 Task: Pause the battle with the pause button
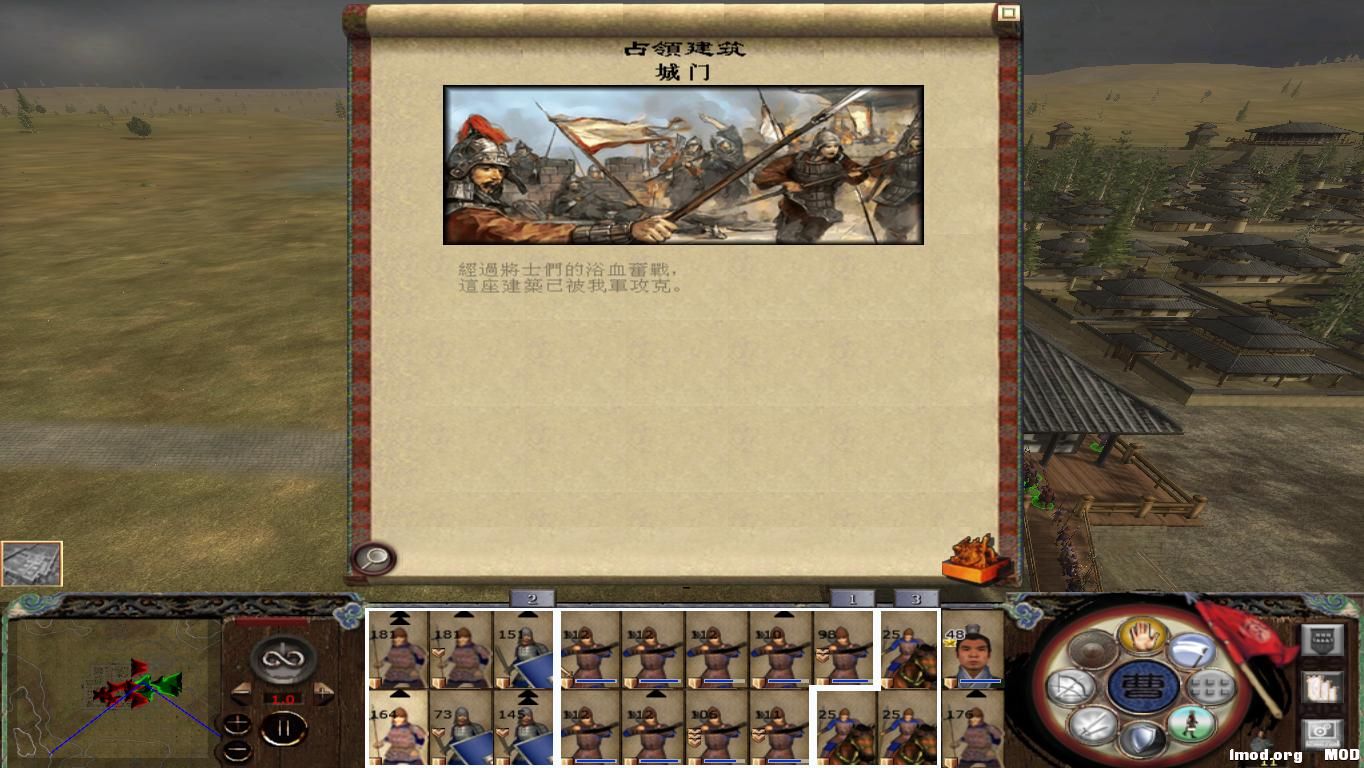pyautogui.click(x=283, y=727)
